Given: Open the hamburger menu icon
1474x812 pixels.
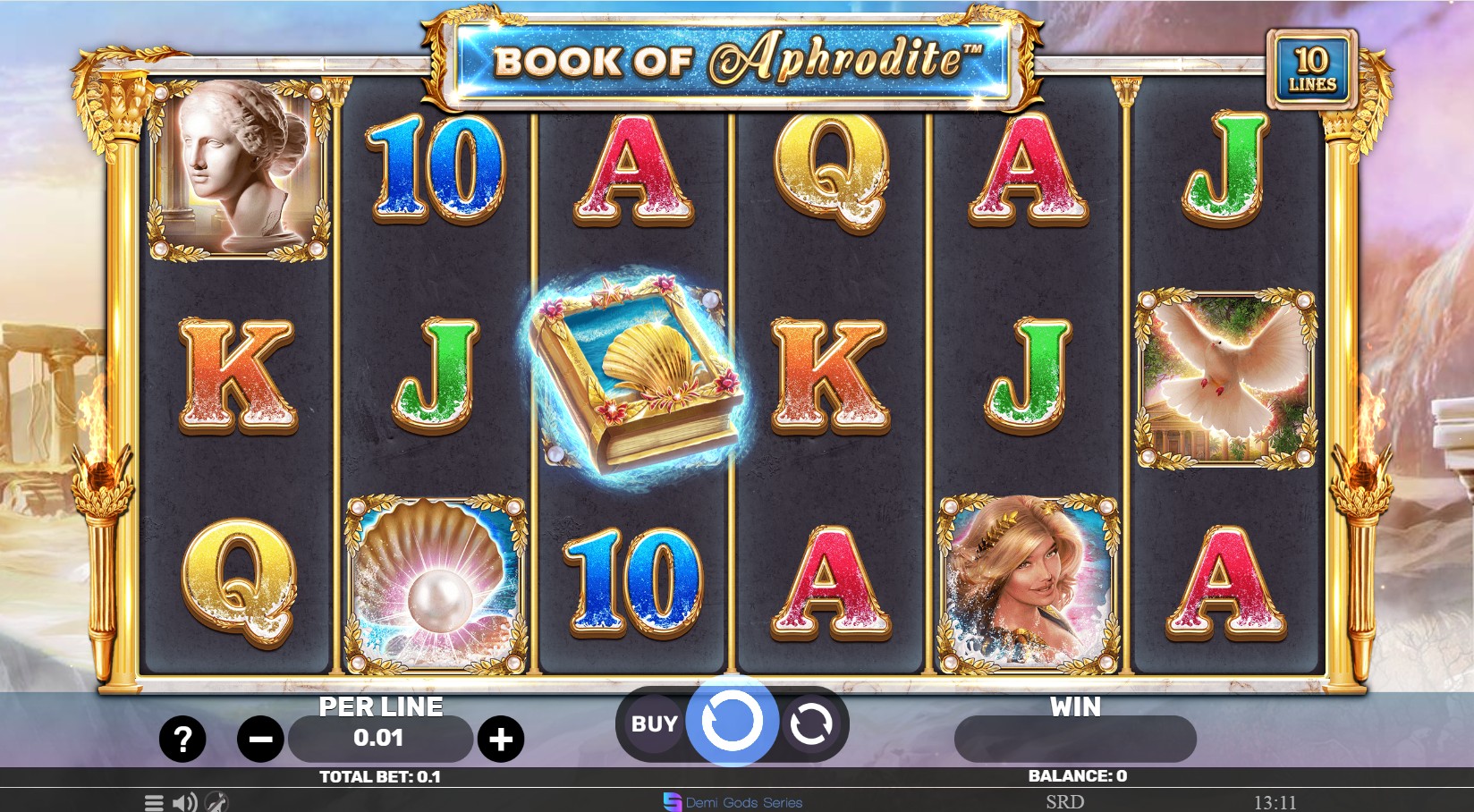Looking at the screenshot, I should 152,802.
